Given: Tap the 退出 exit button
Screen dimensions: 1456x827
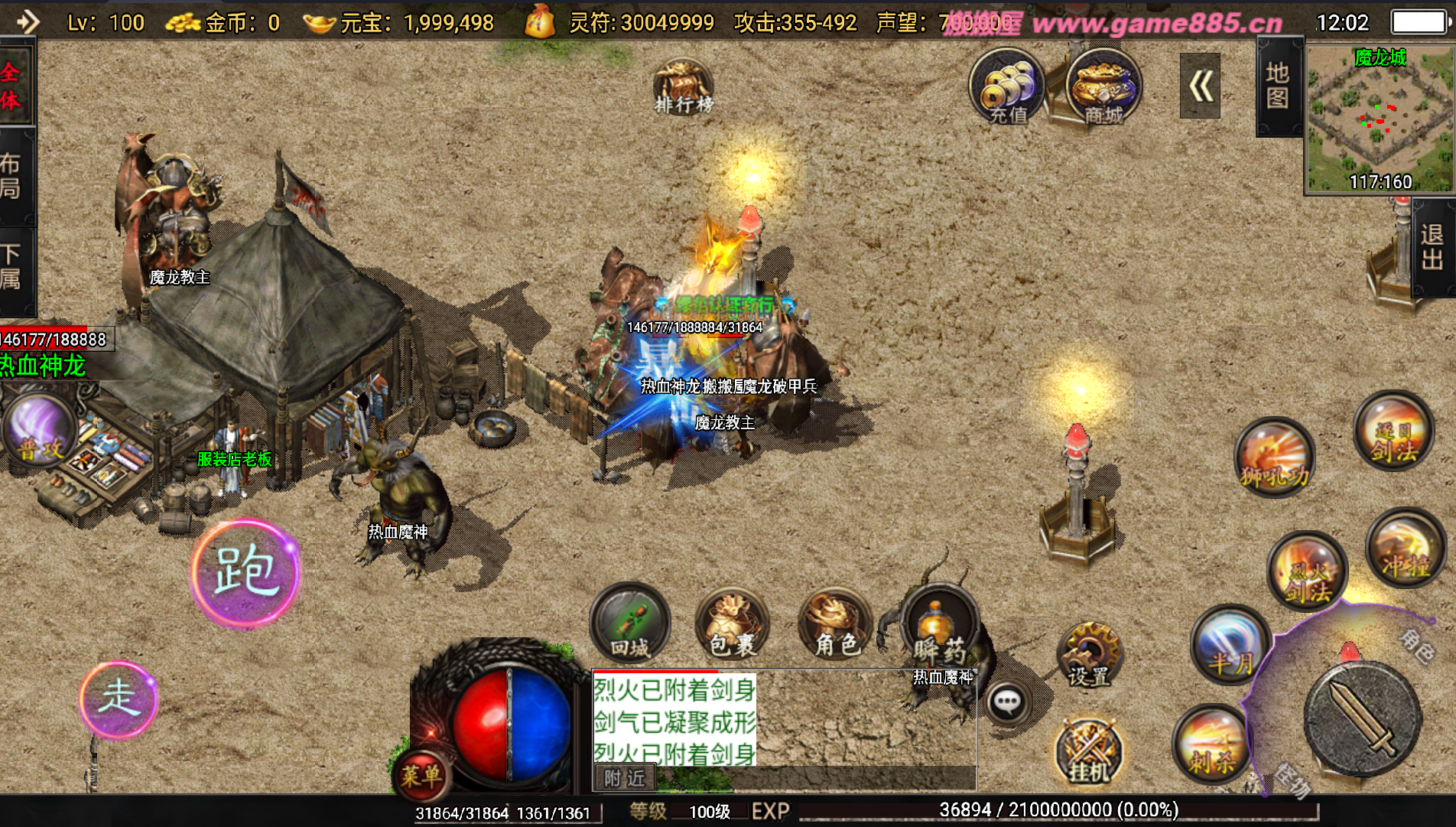Looking at the screenshot, I should 1432,247.
